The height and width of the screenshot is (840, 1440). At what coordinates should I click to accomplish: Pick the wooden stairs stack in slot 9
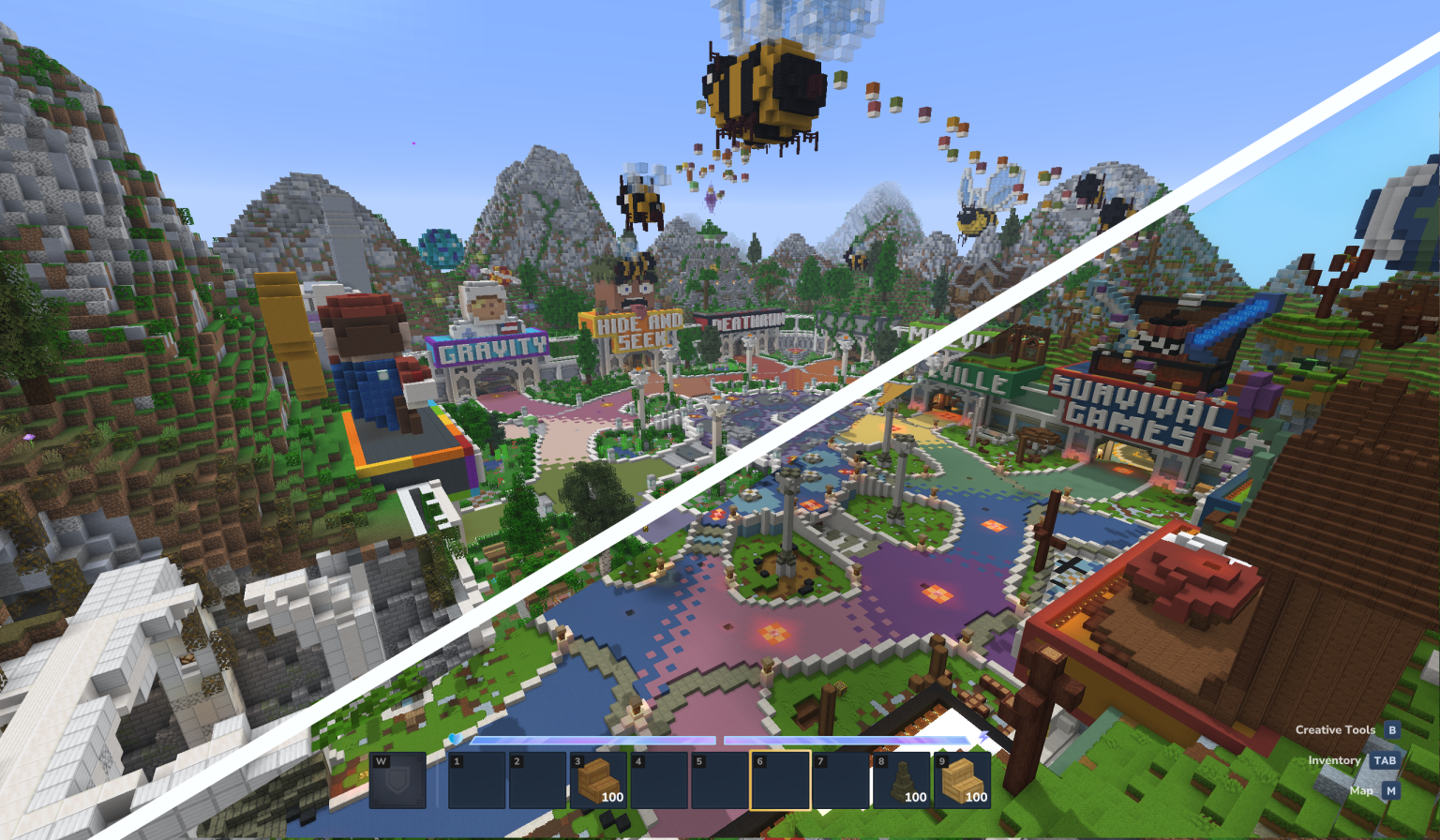[x=962, y=782]
